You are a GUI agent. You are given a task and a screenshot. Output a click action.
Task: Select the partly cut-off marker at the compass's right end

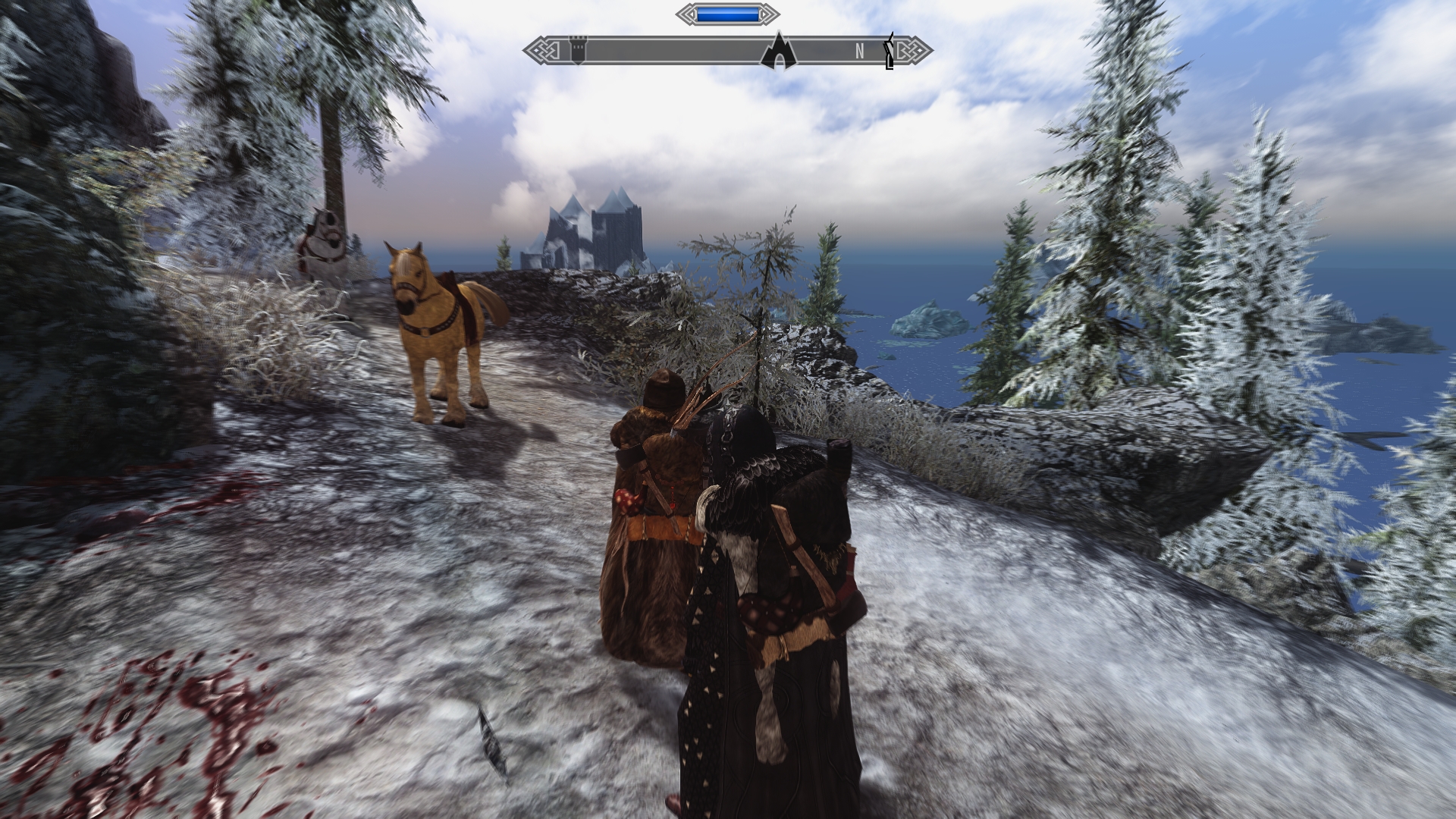890,52
